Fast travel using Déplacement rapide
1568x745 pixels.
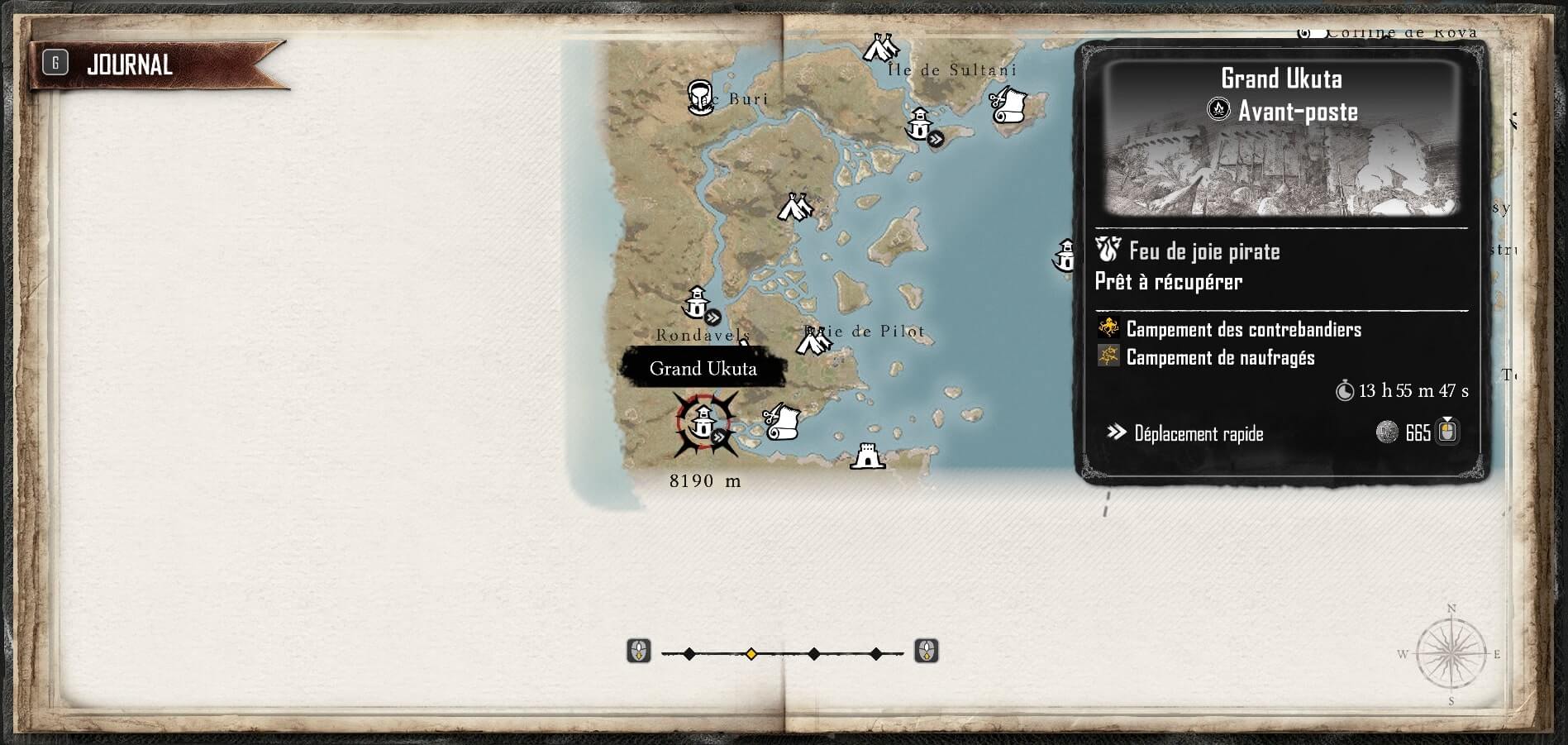(1198, 433)
